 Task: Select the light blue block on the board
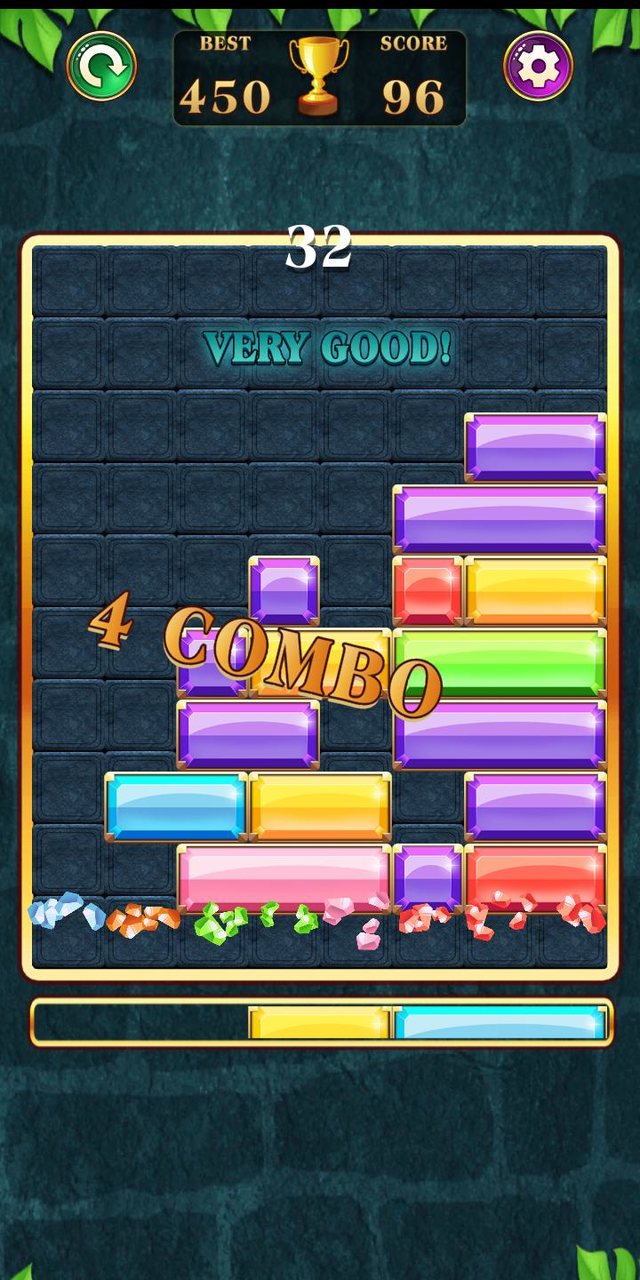pos(176,806)
